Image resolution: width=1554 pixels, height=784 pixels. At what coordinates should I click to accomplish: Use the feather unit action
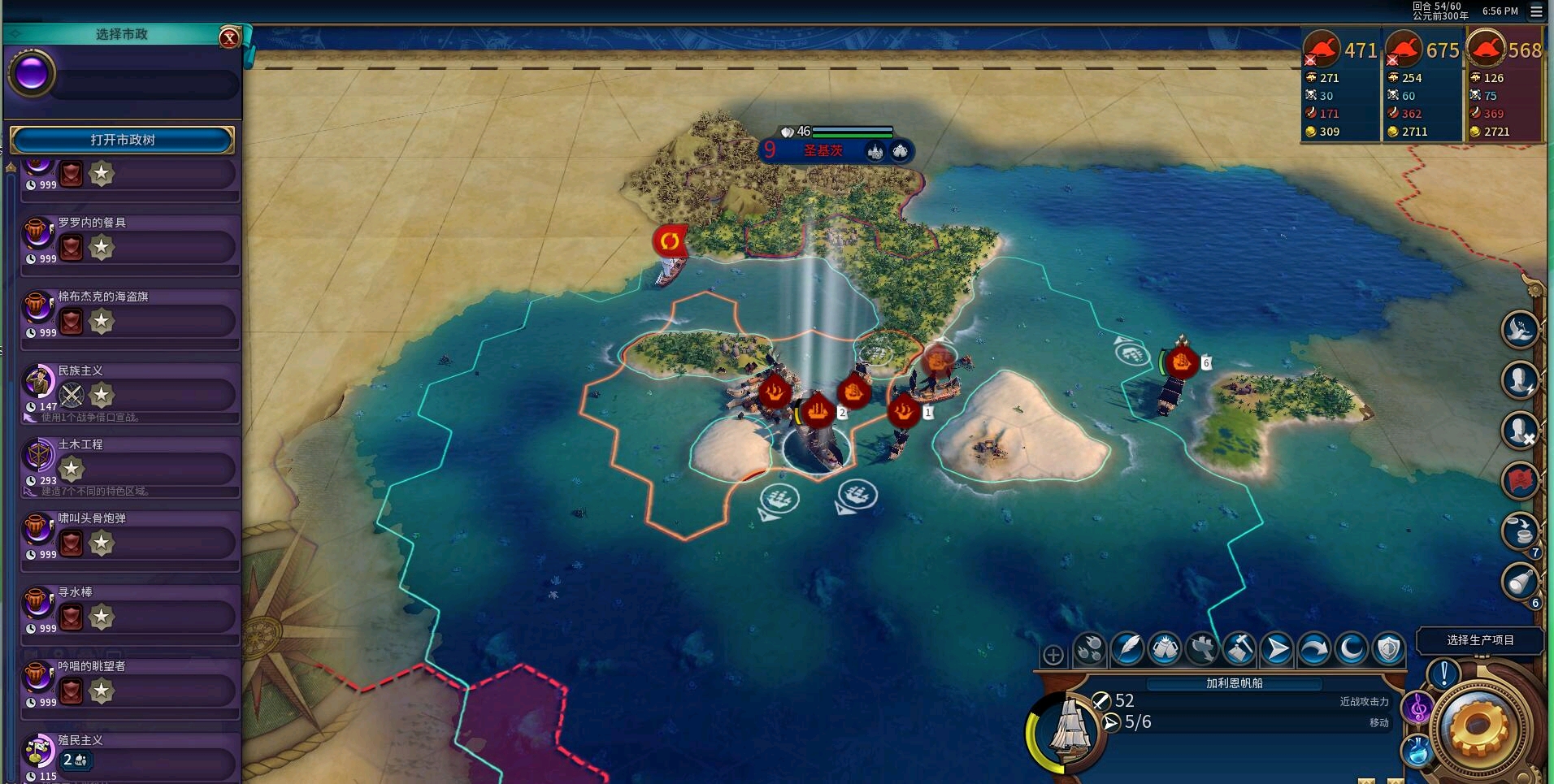(x=1128, y=649)
